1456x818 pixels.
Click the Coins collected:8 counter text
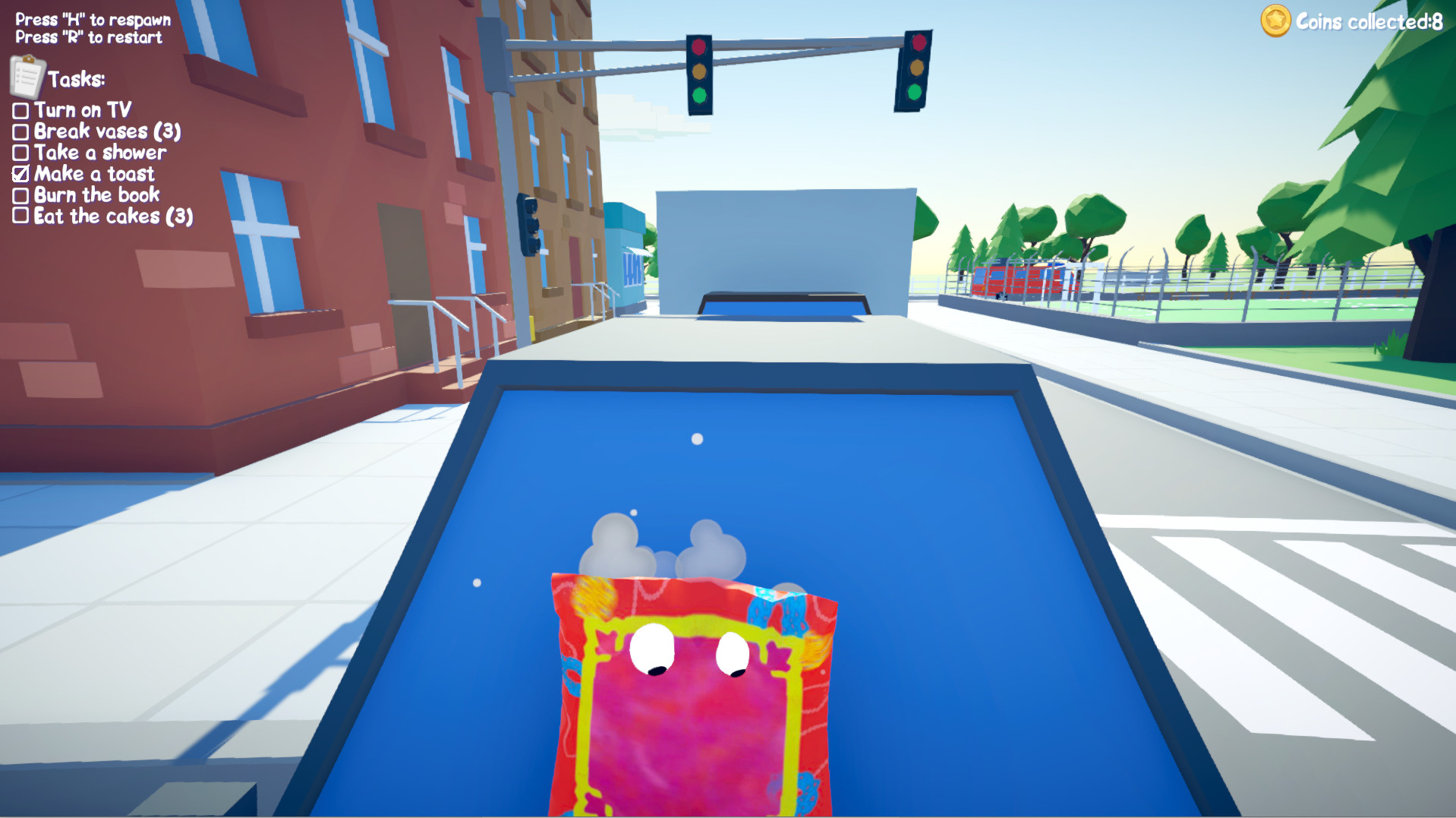click(x=1369, y=21)
